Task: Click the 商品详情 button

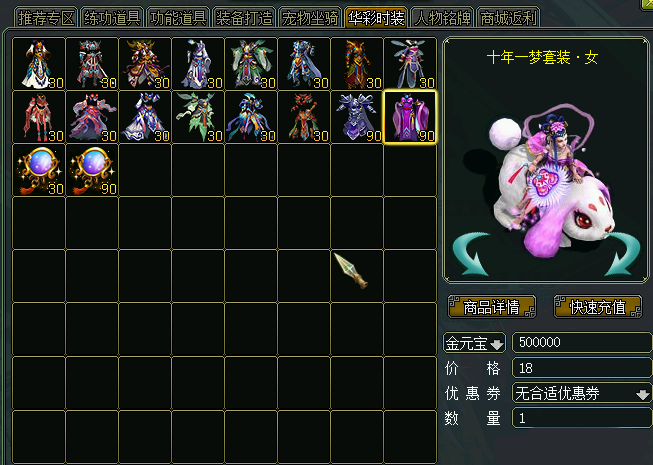Action: [x=492, y=307]
